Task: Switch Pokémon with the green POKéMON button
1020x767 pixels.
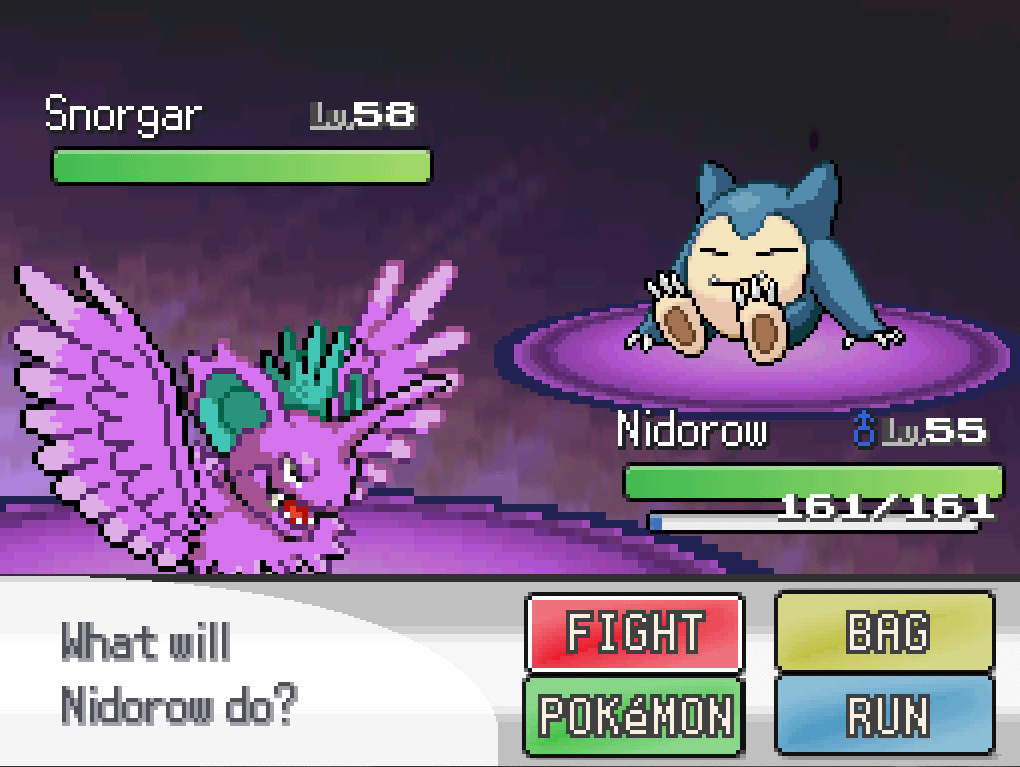Action: 634,715
